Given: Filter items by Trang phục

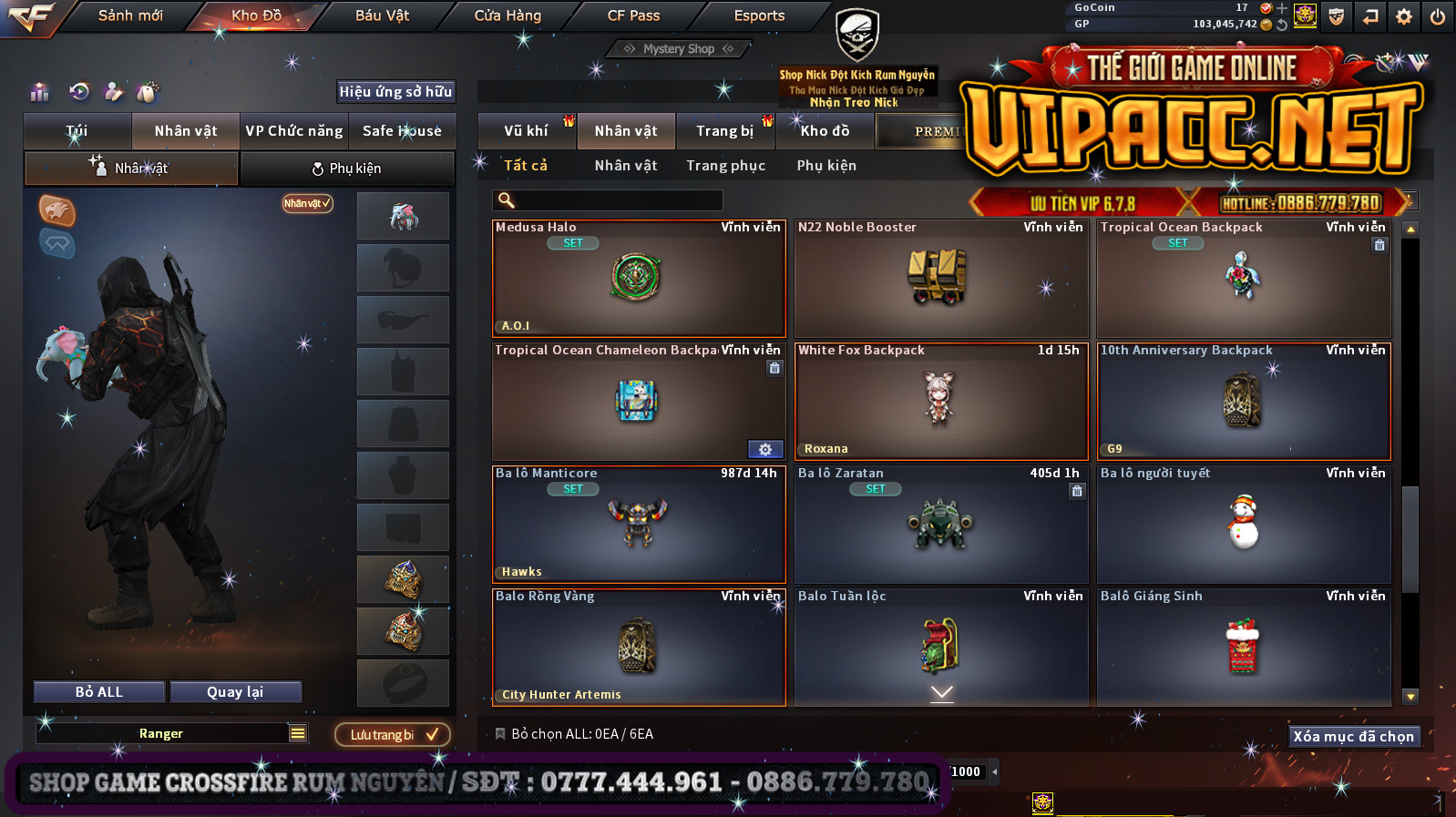Looking at the screenshot, I should [x=726, y=166].
